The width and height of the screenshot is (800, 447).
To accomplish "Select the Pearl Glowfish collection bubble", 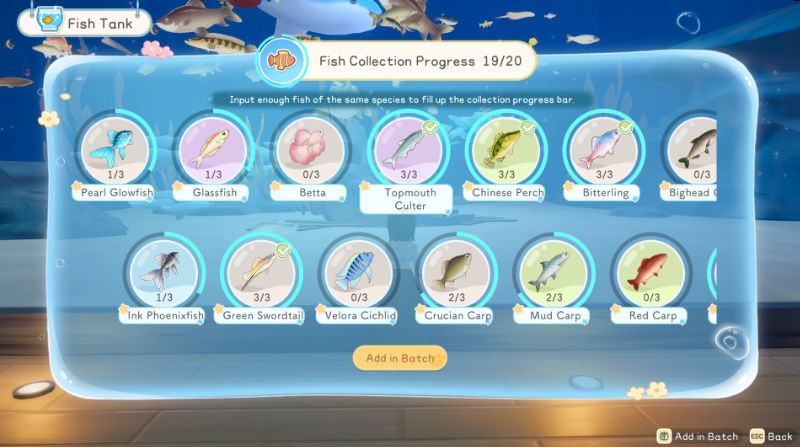I will 114,148.
